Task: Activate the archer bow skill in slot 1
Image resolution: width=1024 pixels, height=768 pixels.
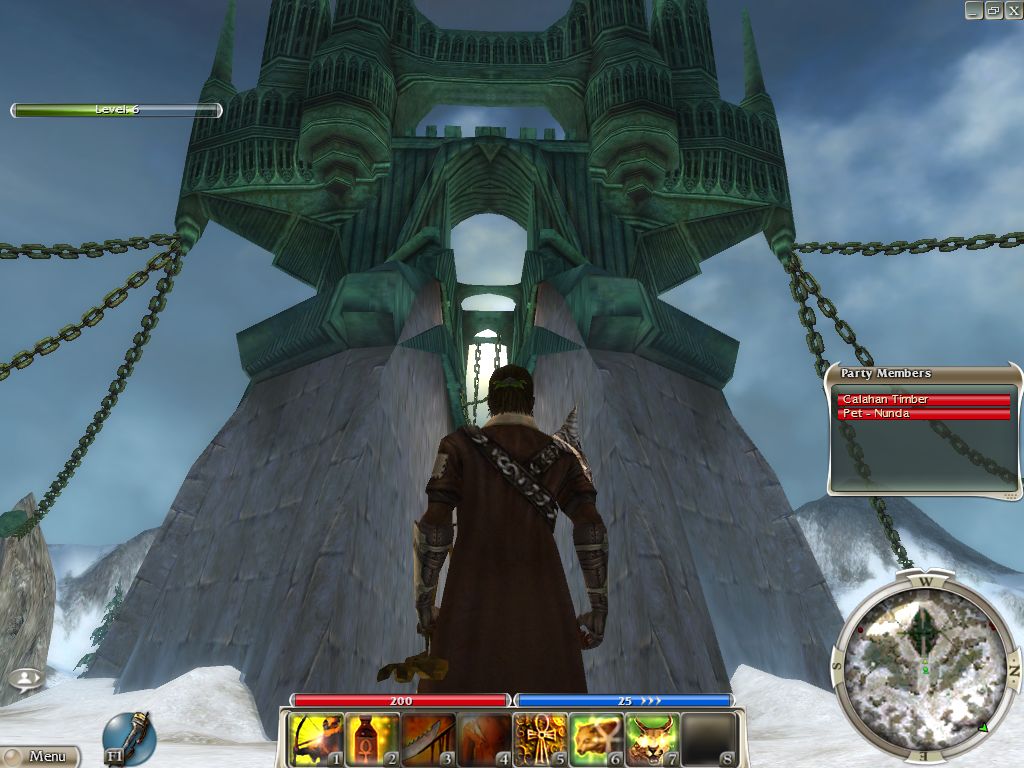Action: pos(315,740)
